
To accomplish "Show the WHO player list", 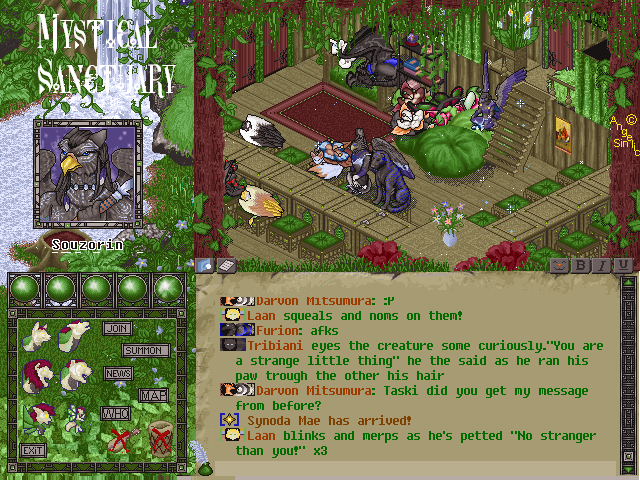I will [116, 413].
